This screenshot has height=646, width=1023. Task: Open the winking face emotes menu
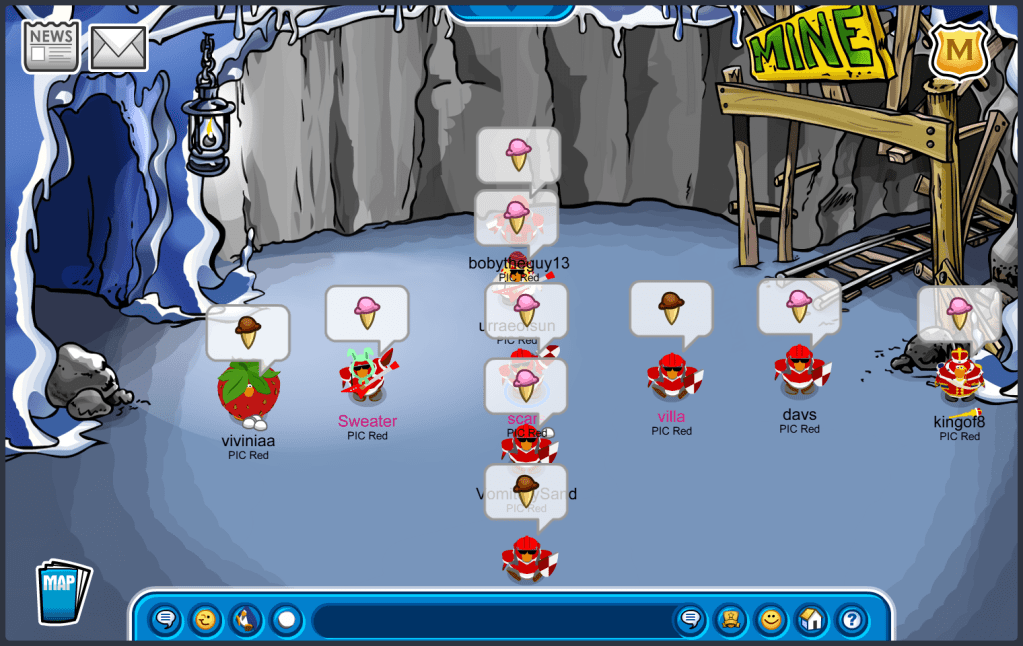point(206,620)
